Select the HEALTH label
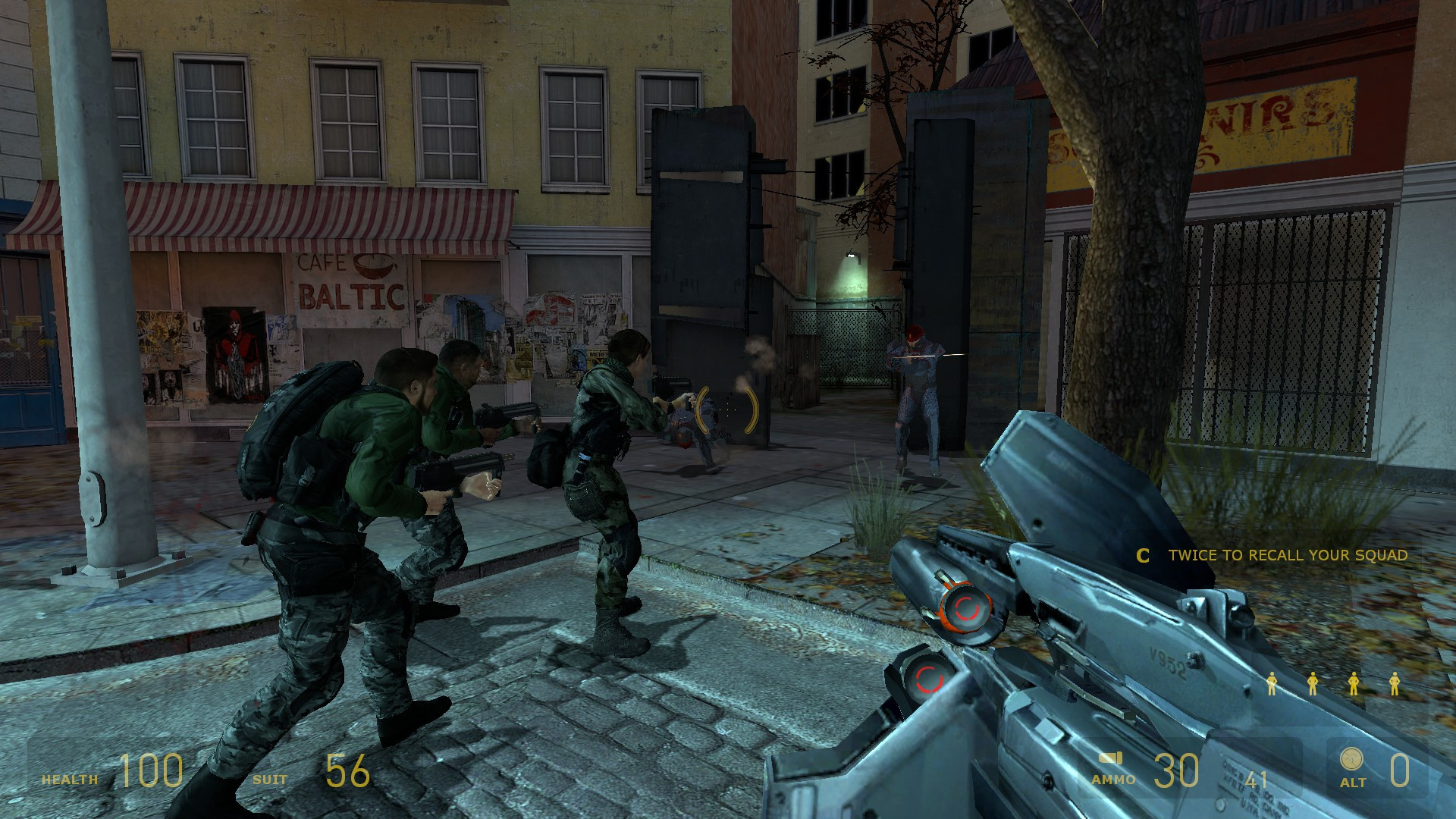Viewport: 1456px width, 819px height. coord(69,778)
